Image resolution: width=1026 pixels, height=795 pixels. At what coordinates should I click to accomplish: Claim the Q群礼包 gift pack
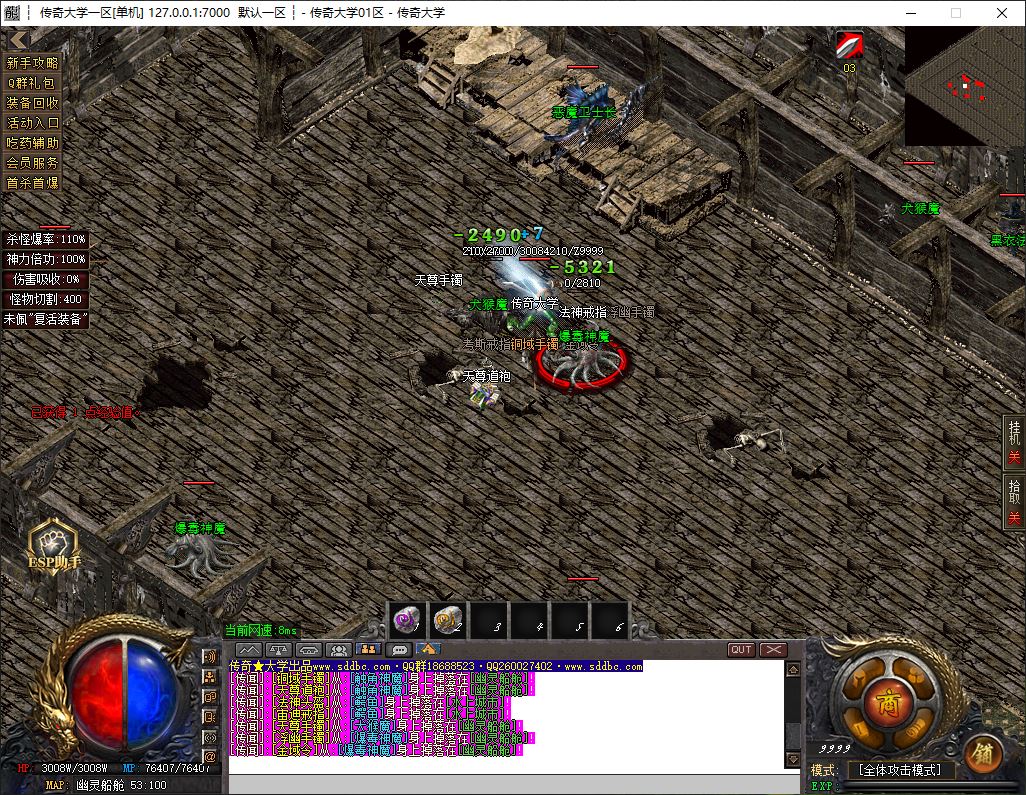pos(33,83)
